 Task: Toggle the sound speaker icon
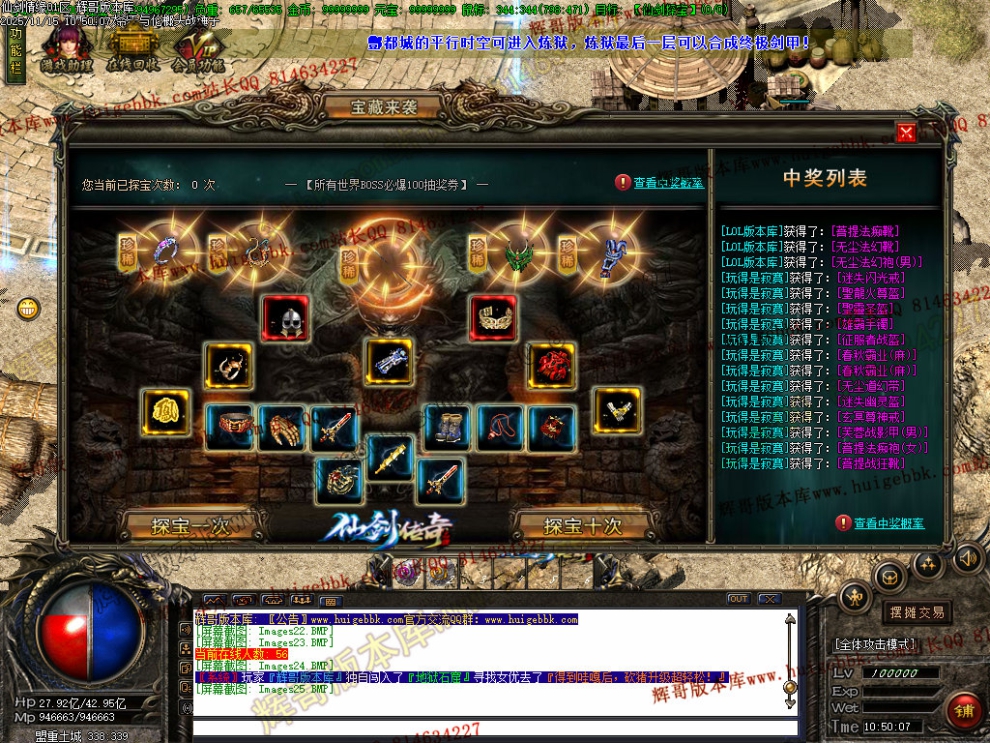tap(965, 558)
